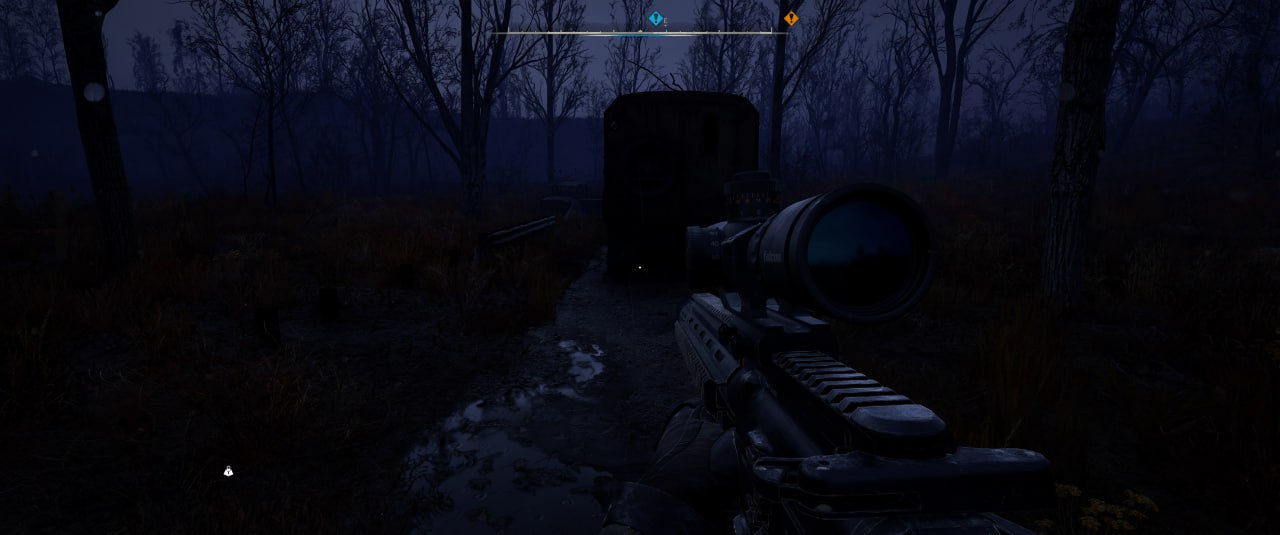Click the white weight overload icon
The height and width of the screenshot is (535, 1280).
(x=228, y=471)
